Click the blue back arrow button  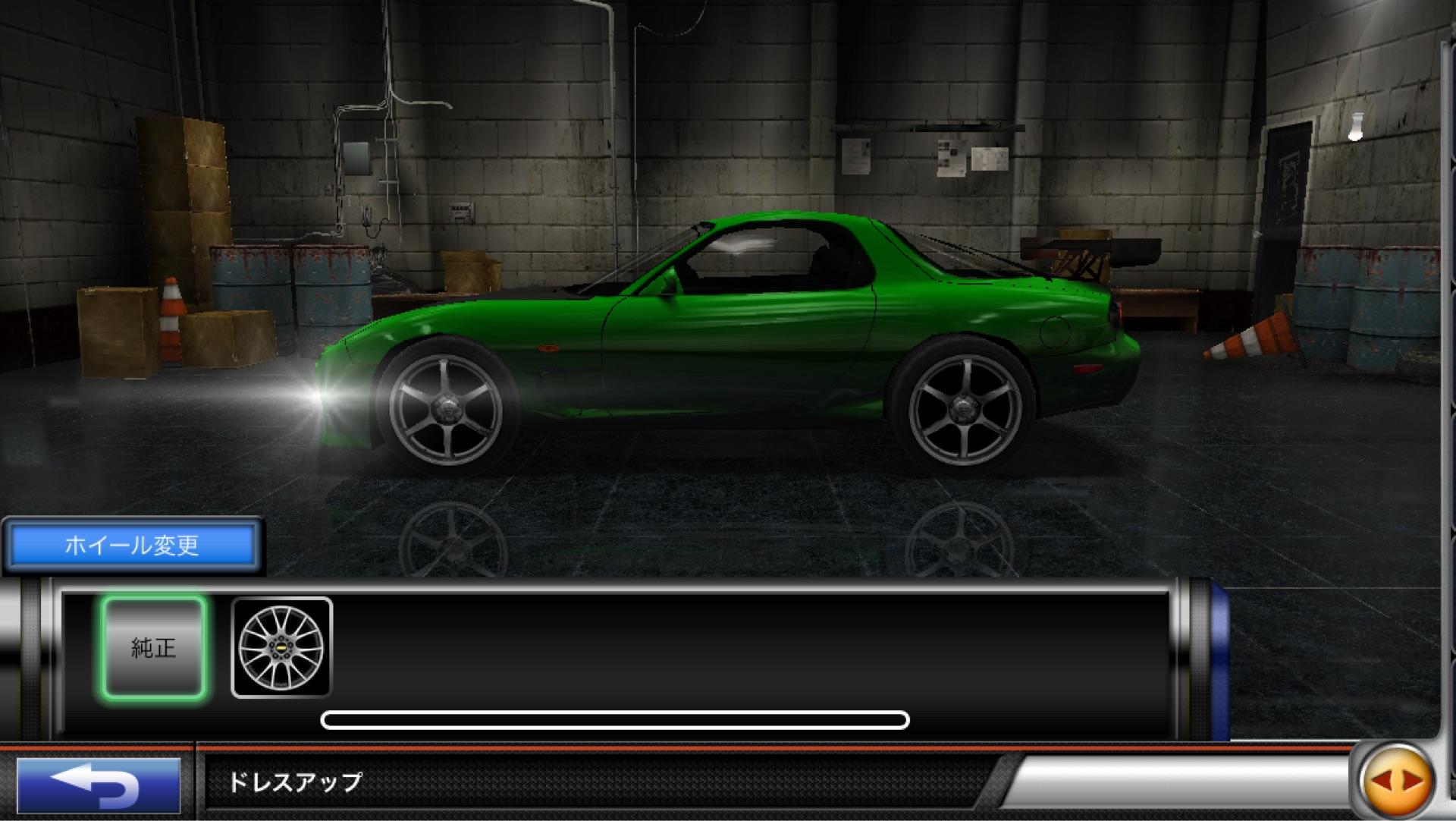(99, 784)
